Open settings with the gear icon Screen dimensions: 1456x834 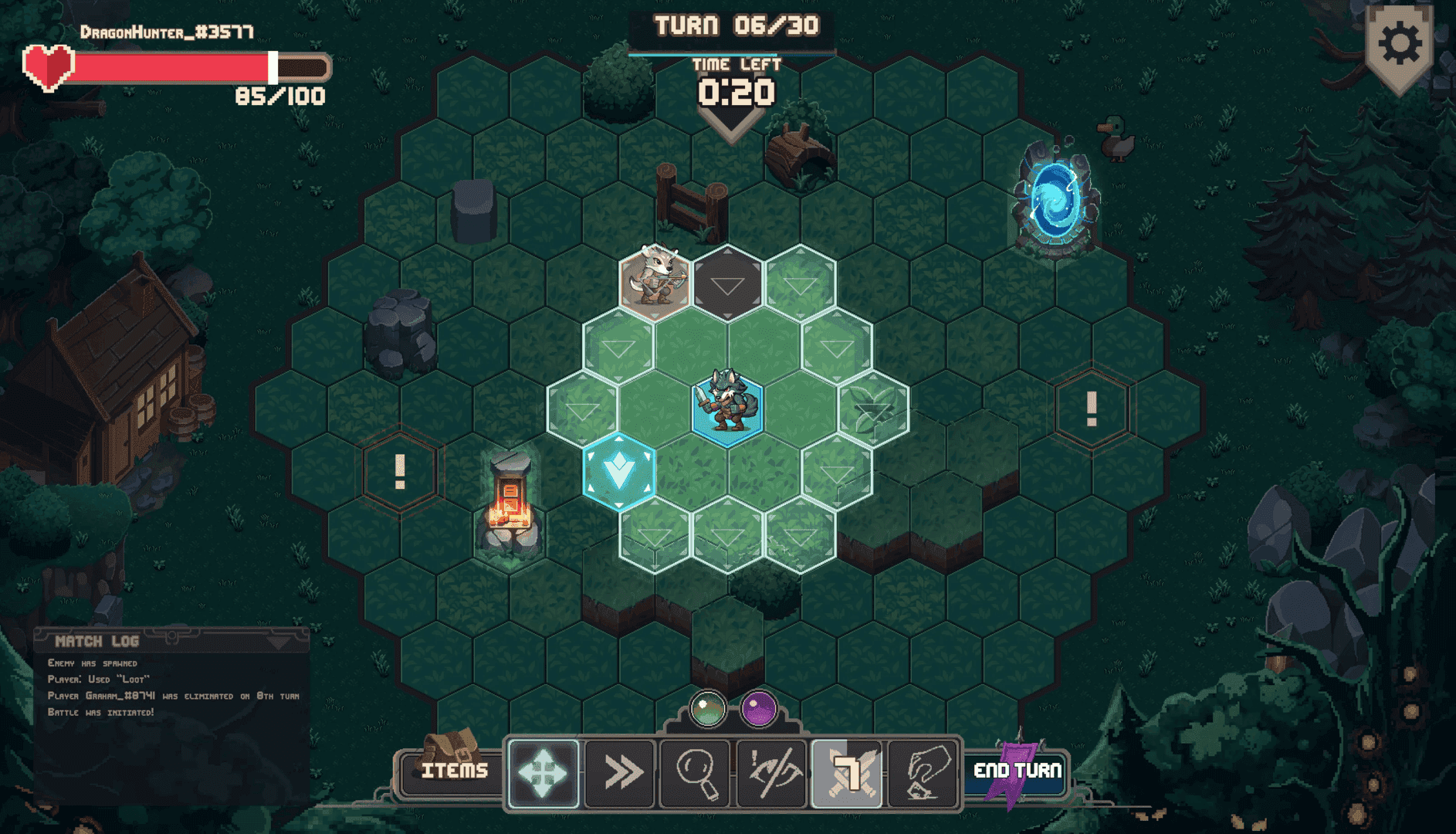click(1400, 45)
